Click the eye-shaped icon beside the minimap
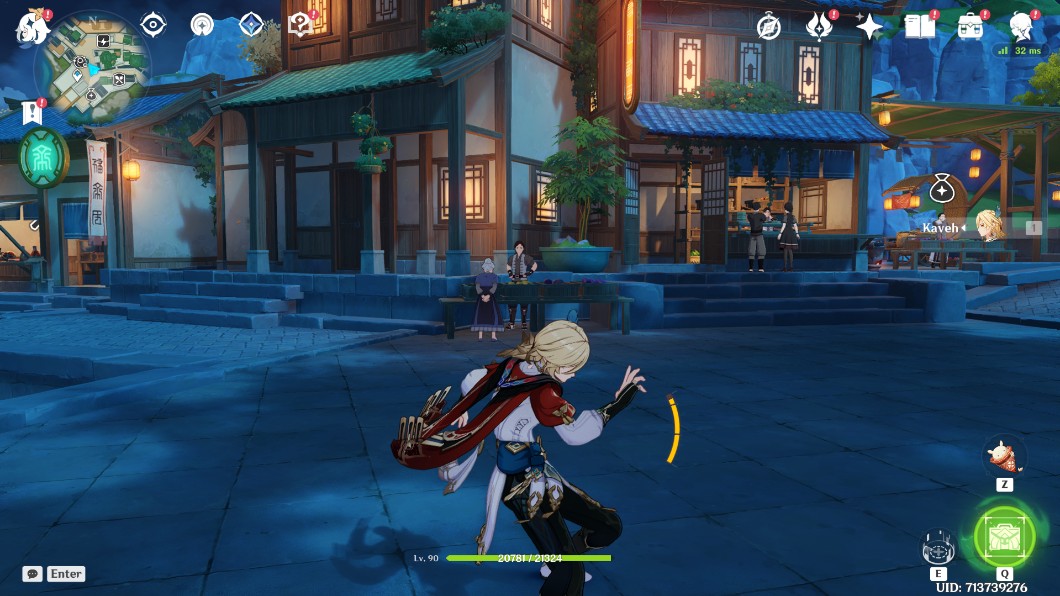Image resolution: width=1060 pixels, height=596 pixels. [153, 24]
